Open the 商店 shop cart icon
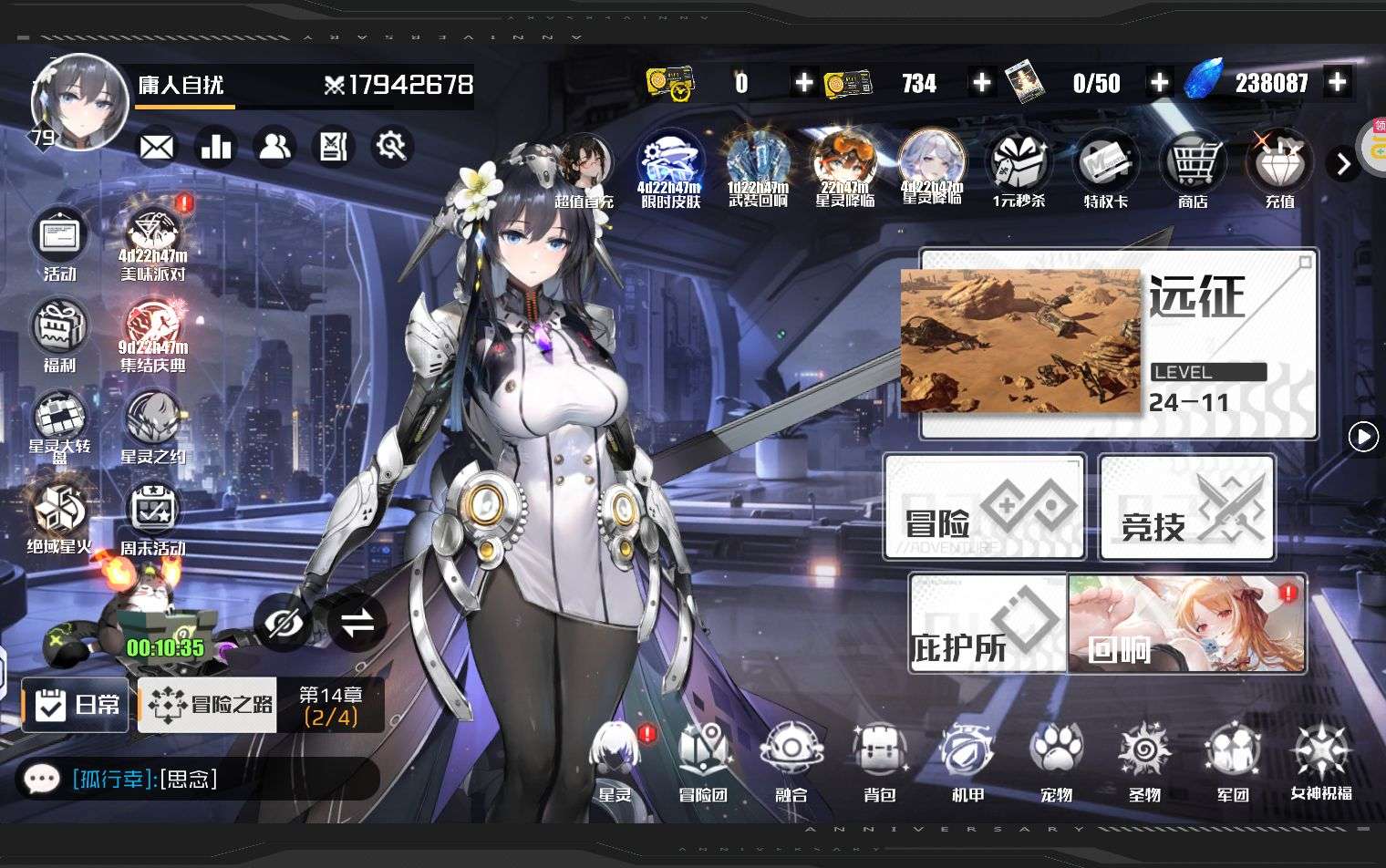1386x868 pixels. (1193, 169)
